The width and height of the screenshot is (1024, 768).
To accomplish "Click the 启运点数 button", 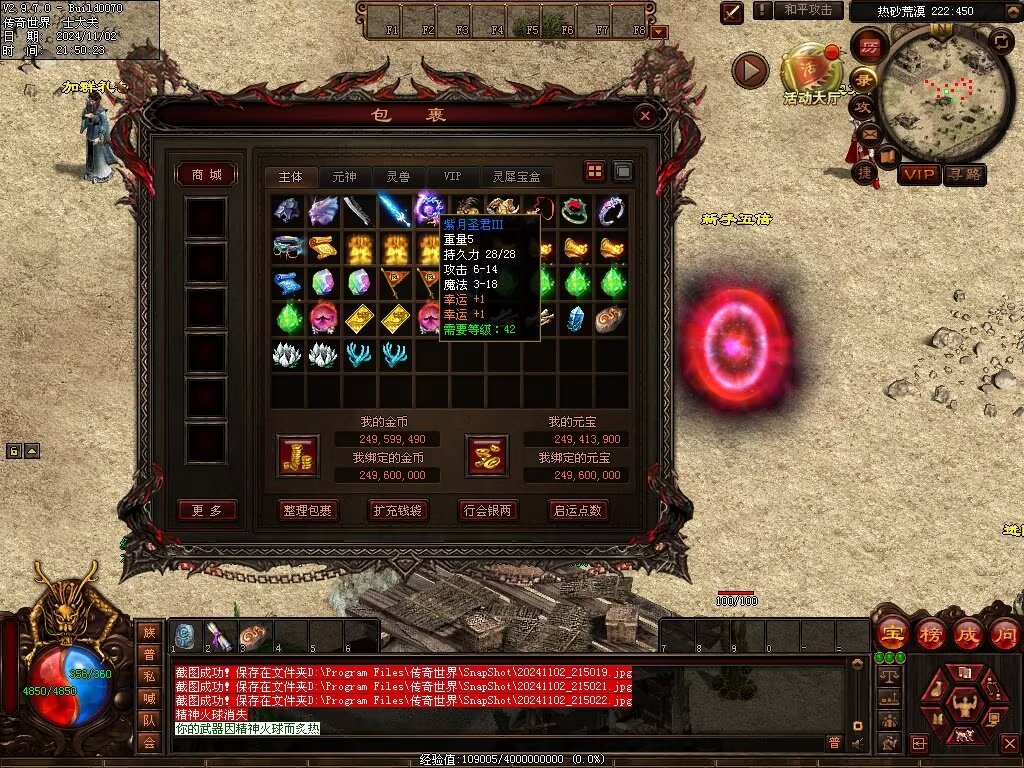I will pyautogui.click(x=578, y=510).
